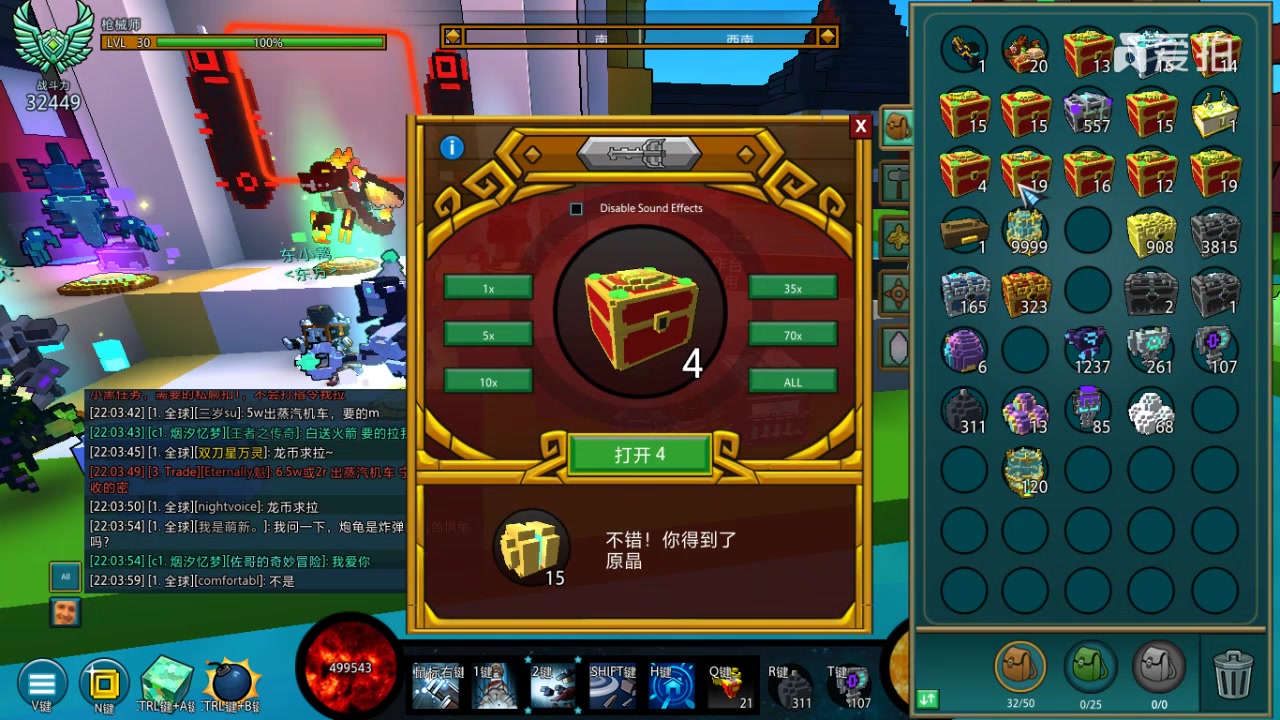This screenshot has width=1280, height=720.
Task: Open the hamburger menu labeled V键
Action: tap(42, 682)
